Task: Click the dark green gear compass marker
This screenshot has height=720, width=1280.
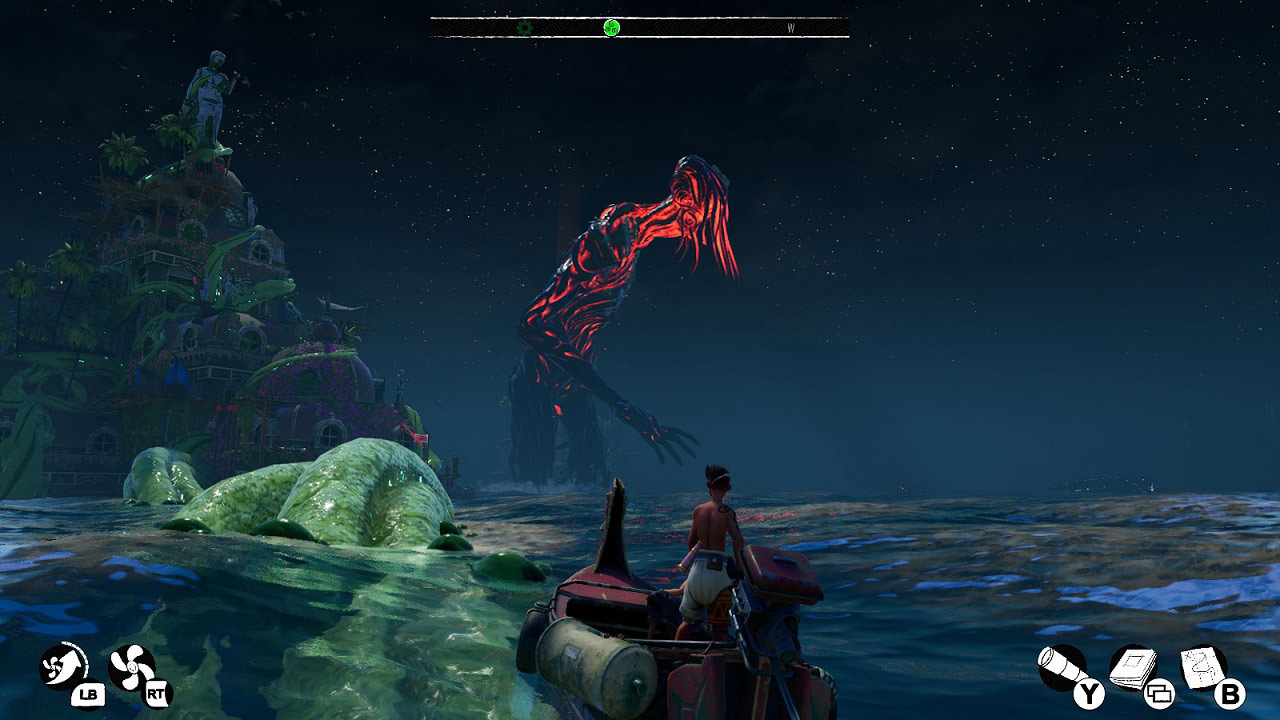Action: (525, 28)
